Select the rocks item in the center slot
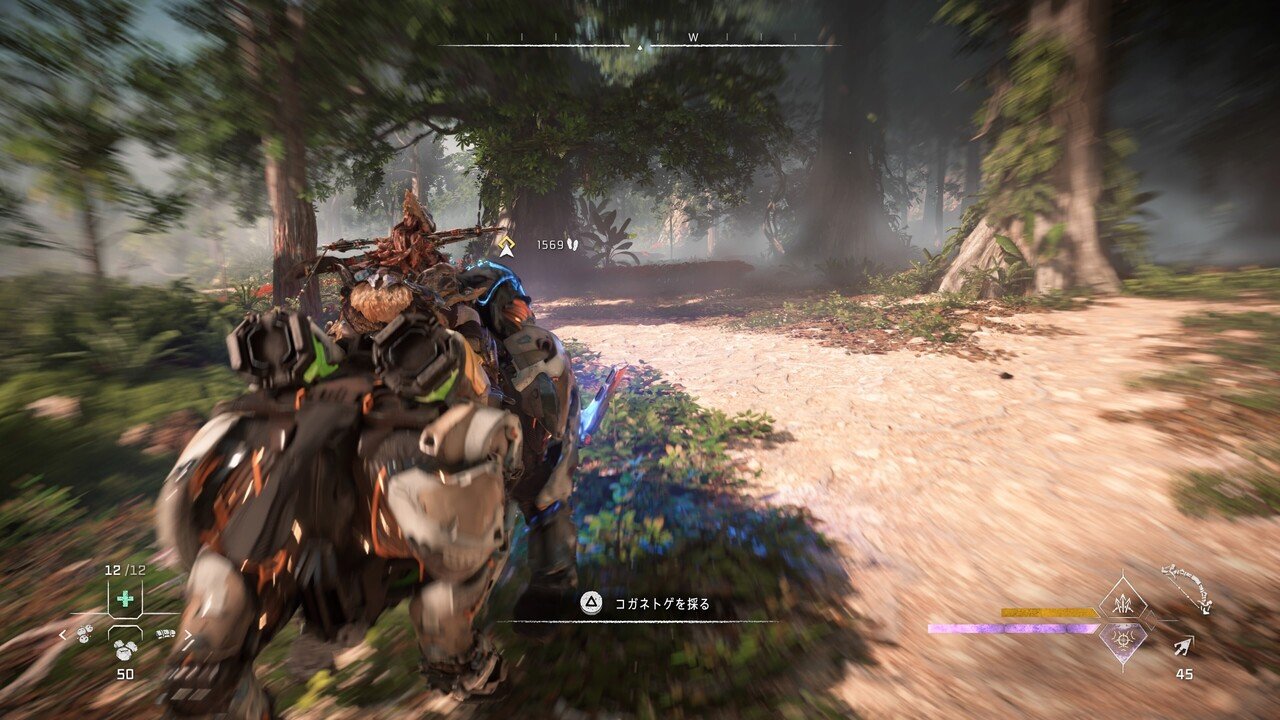This screenshot has width=1280, height=720. pos(125,648)
